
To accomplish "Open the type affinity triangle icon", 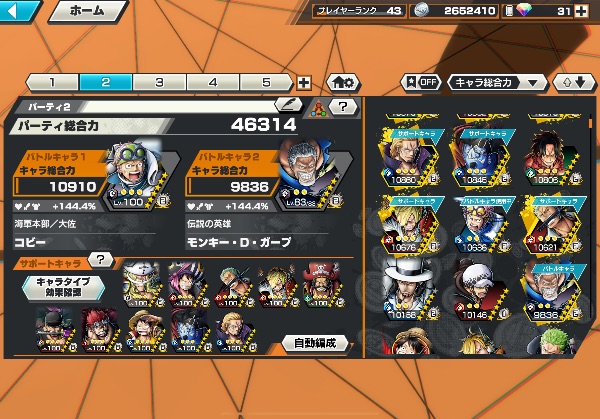I will pos(319,106).
